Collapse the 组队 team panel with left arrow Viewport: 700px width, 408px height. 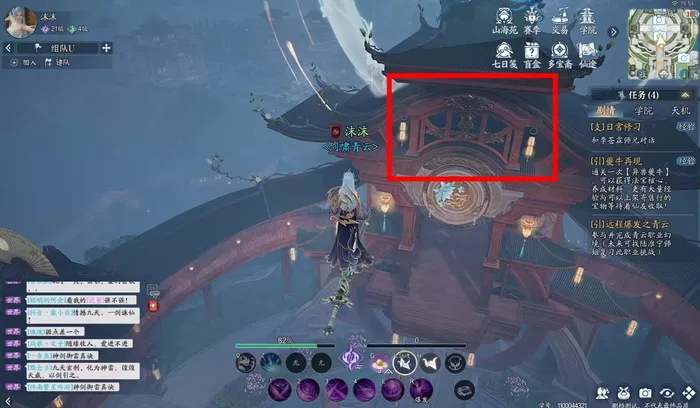[9, 47]
